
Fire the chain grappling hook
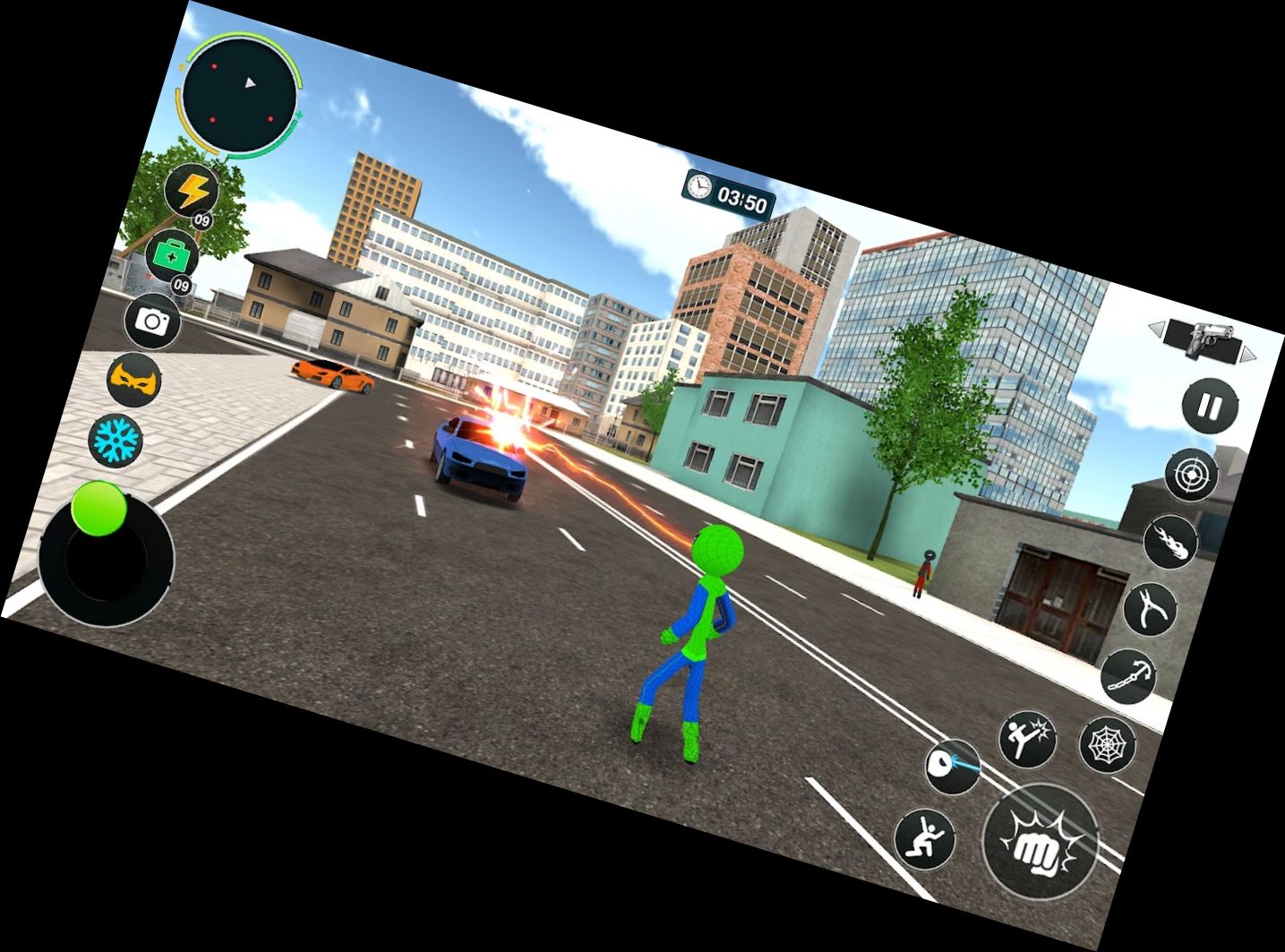[x=1129, y=676]
